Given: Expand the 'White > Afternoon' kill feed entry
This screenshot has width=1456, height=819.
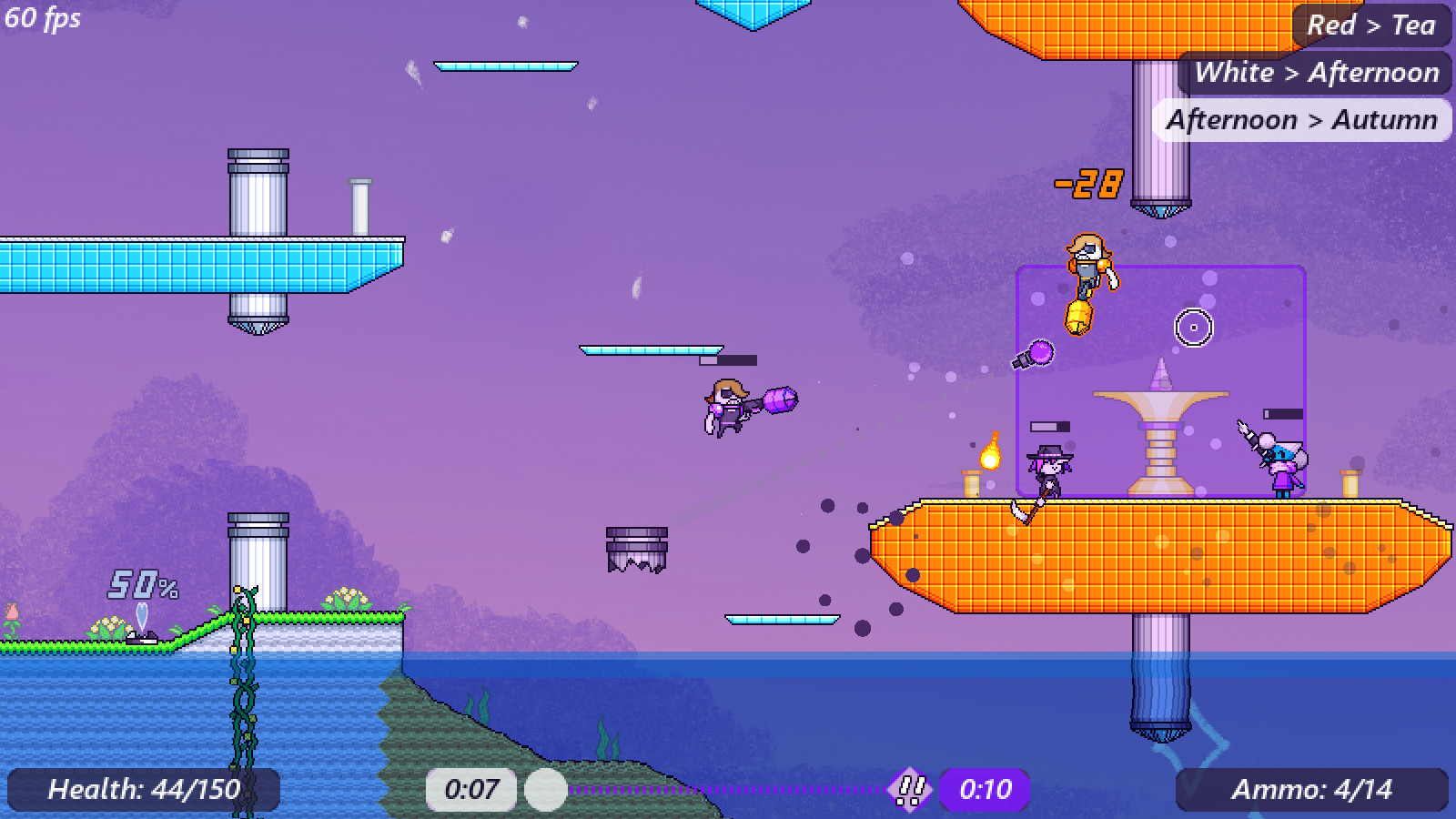Looking at the screenshot, I should point(1317,72).
